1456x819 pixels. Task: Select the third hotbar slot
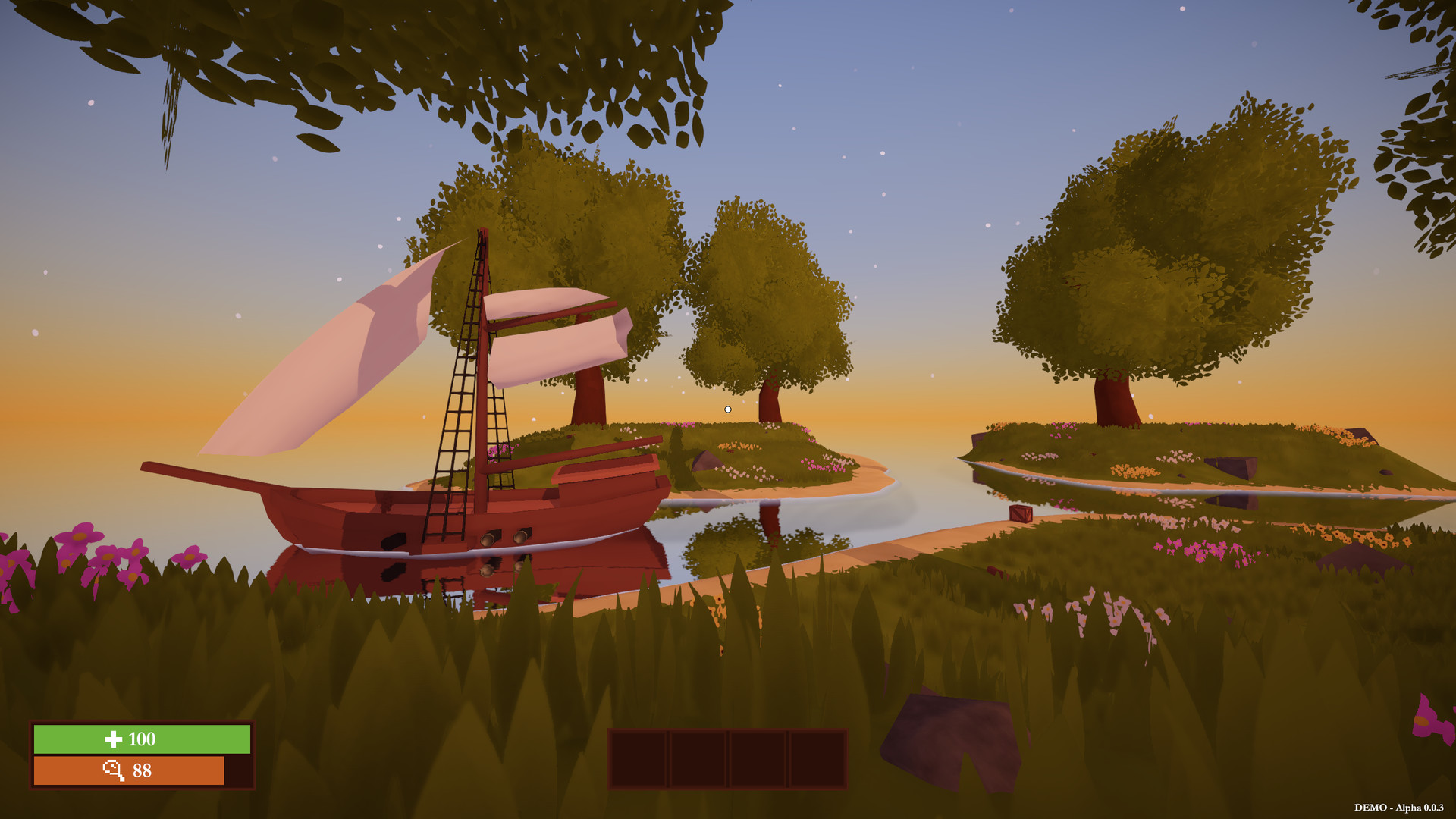[x=758, y=758]
